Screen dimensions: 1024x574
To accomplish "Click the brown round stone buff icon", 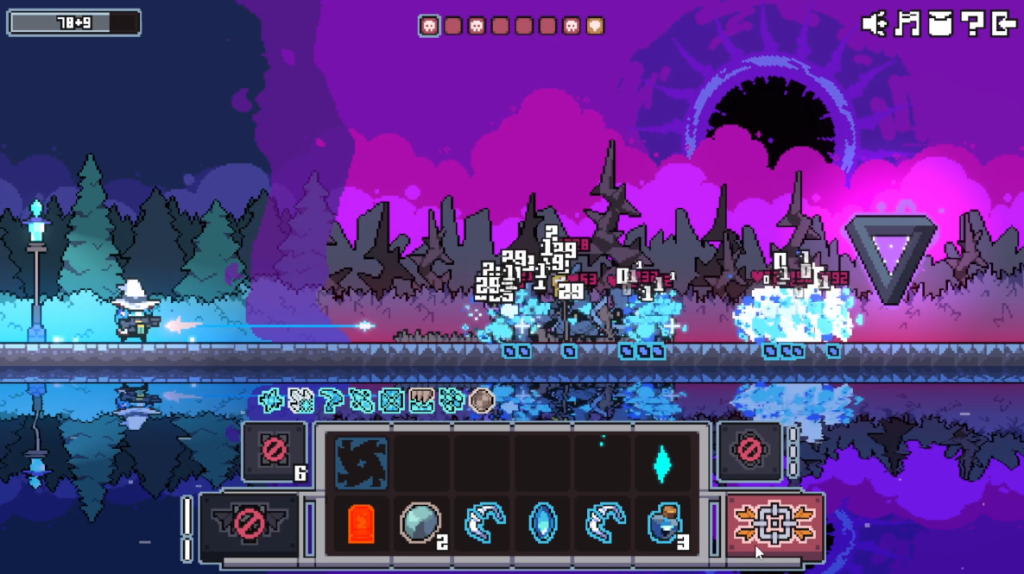I will coord(482,401).
